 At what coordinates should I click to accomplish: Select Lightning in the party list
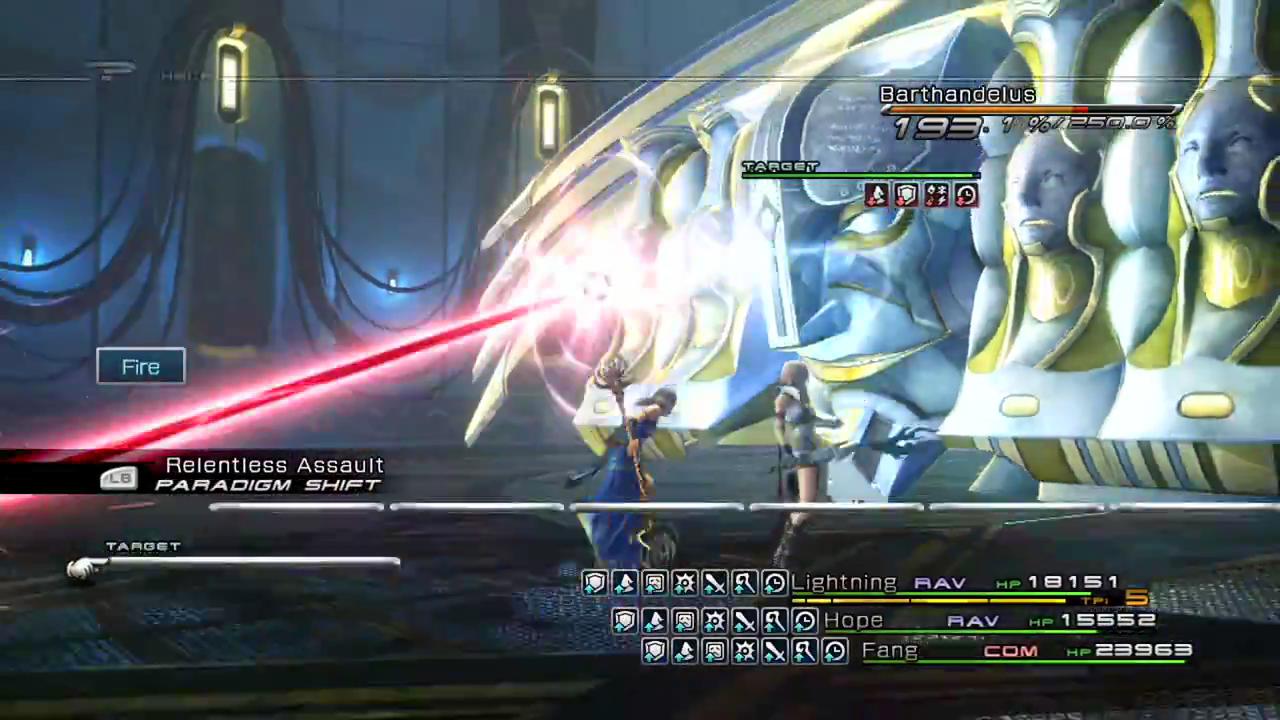pos(844,582)
